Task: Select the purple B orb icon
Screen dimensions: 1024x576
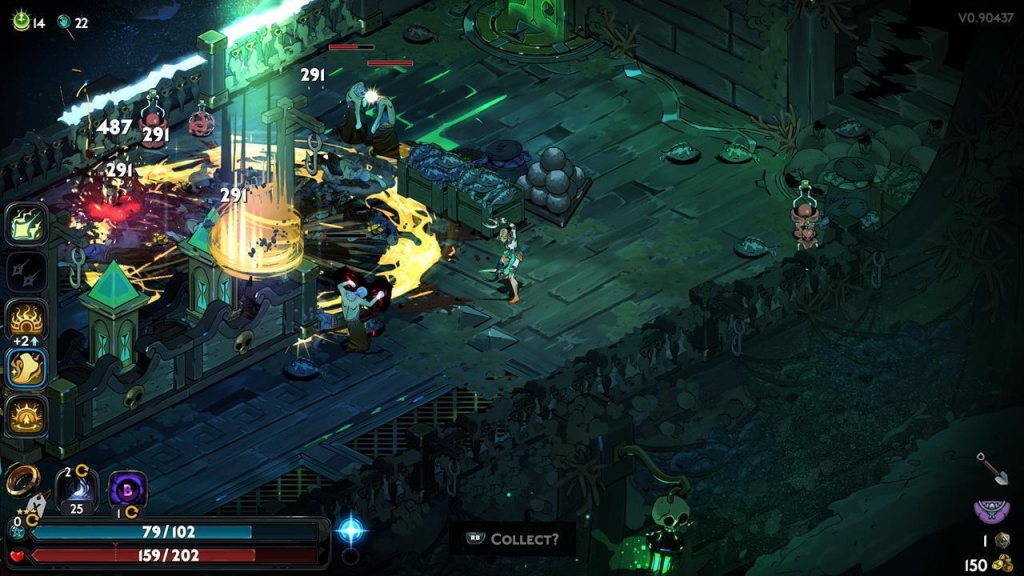Action: [127, 490]
